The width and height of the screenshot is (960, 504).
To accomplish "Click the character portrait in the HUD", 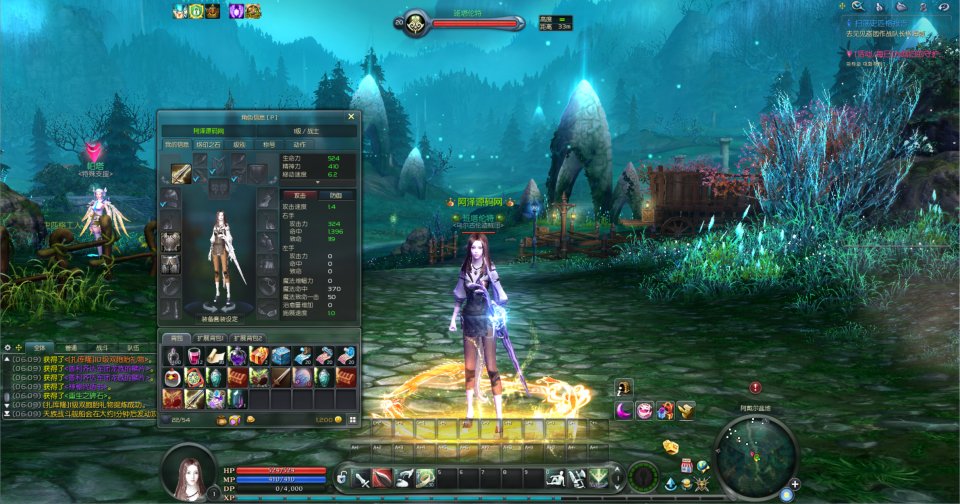I will [188, 471].
